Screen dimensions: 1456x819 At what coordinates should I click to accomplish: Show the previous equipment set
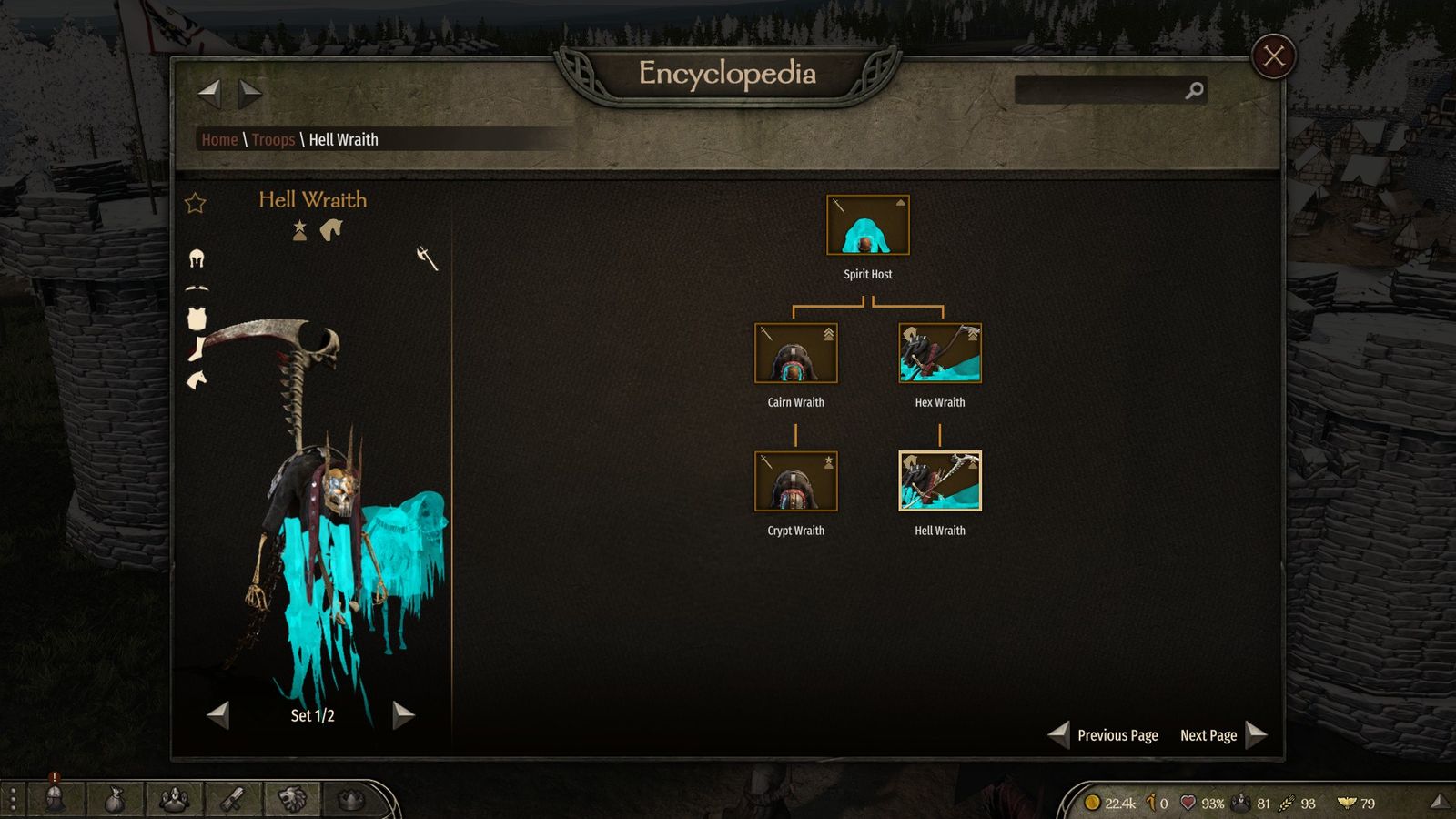pos(218,715)
